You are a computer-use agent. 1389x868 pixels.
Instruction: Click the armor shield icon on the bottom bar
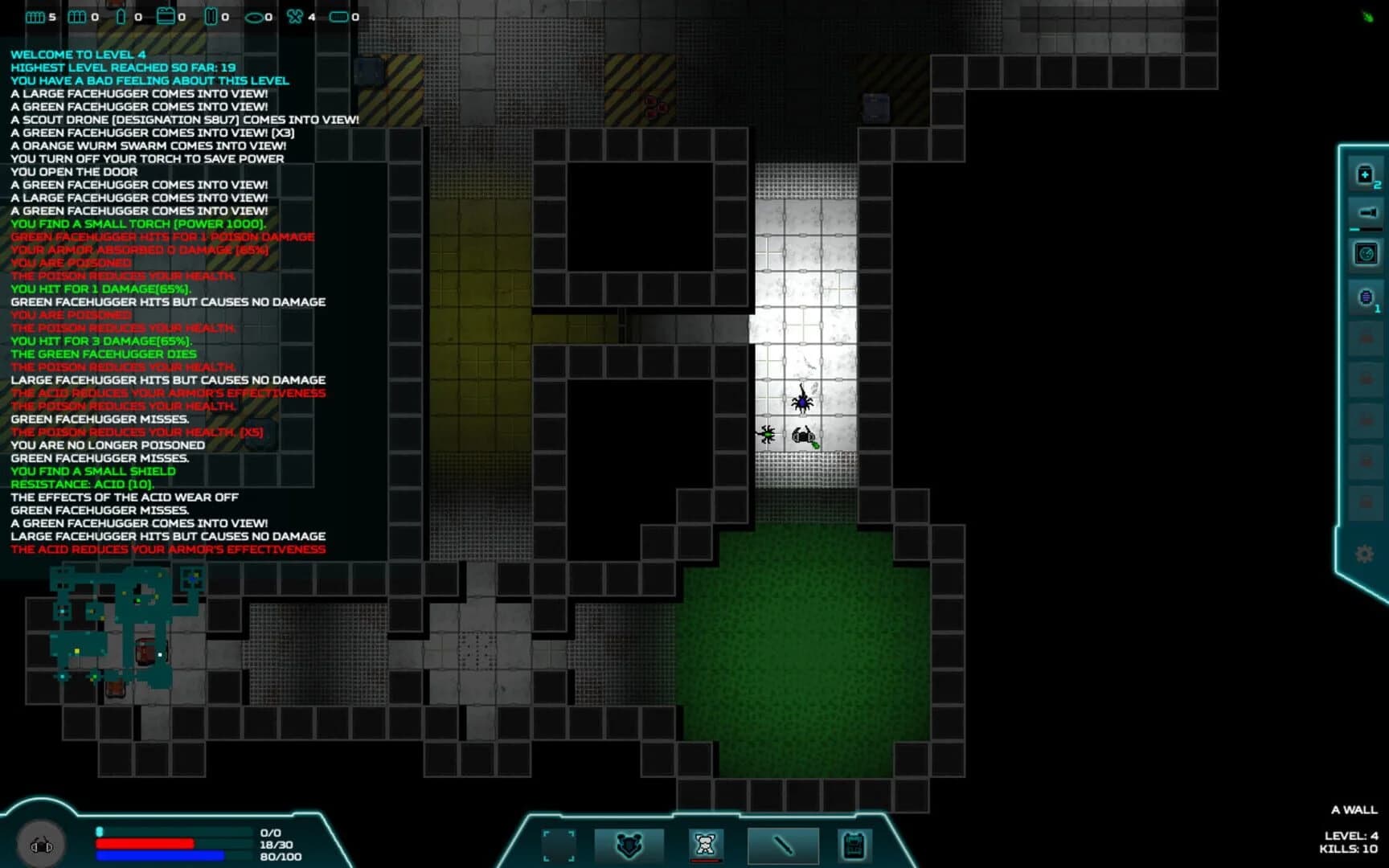click(630, 845)
